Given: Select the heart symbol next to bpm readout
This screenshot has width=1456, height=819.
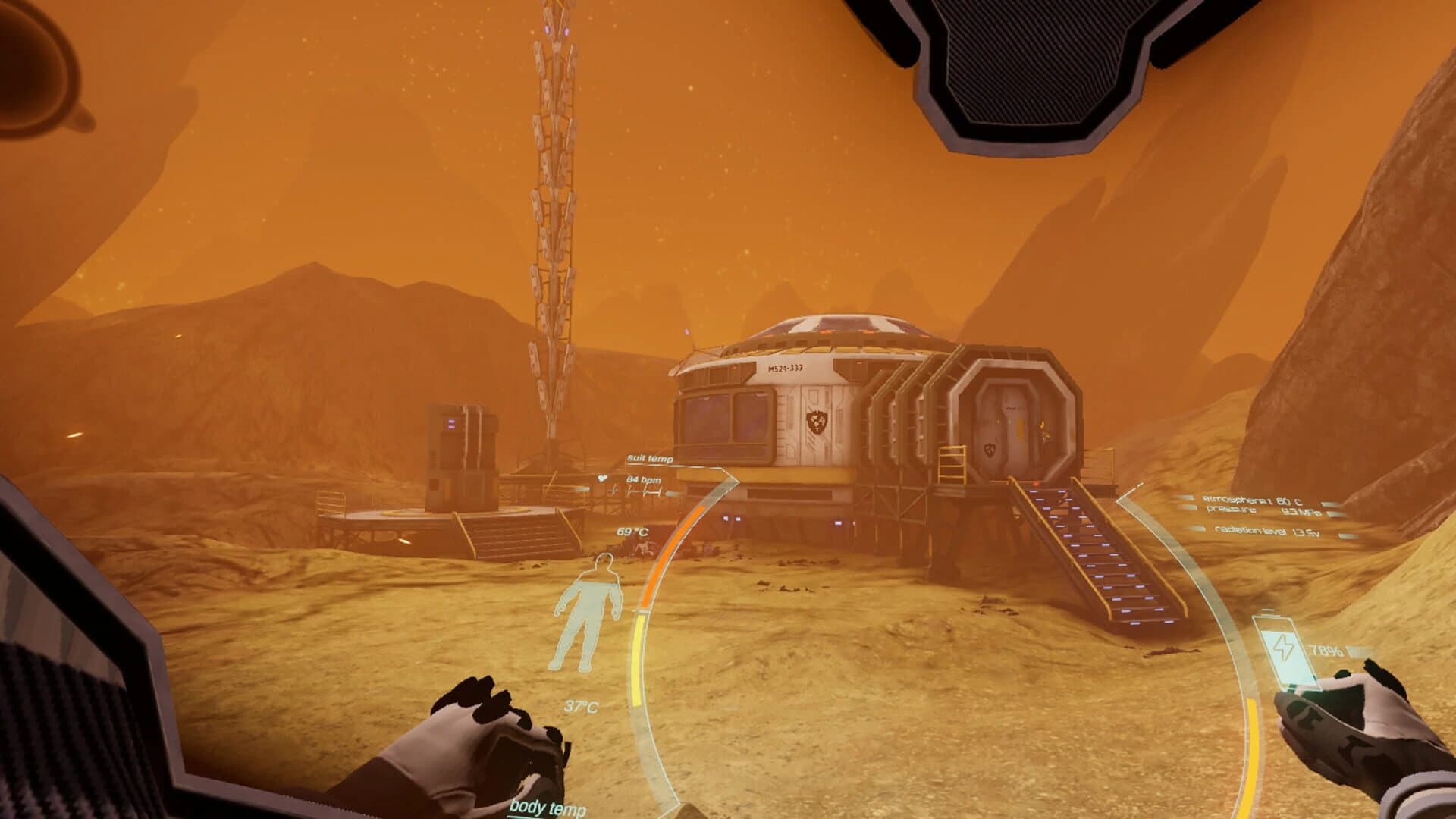Looking at the screenshot, I should tap(603, 478).
